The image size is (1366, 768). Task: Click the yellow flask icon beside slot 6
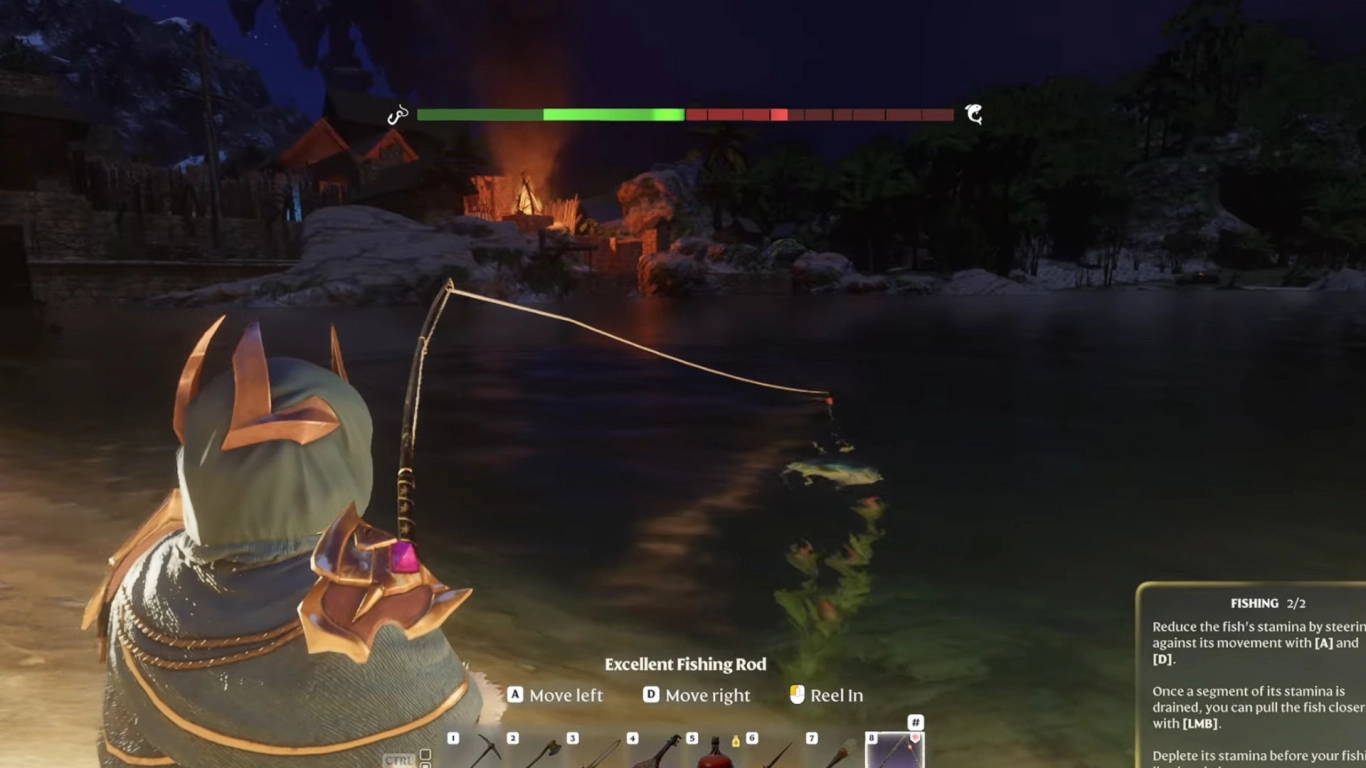736,742
